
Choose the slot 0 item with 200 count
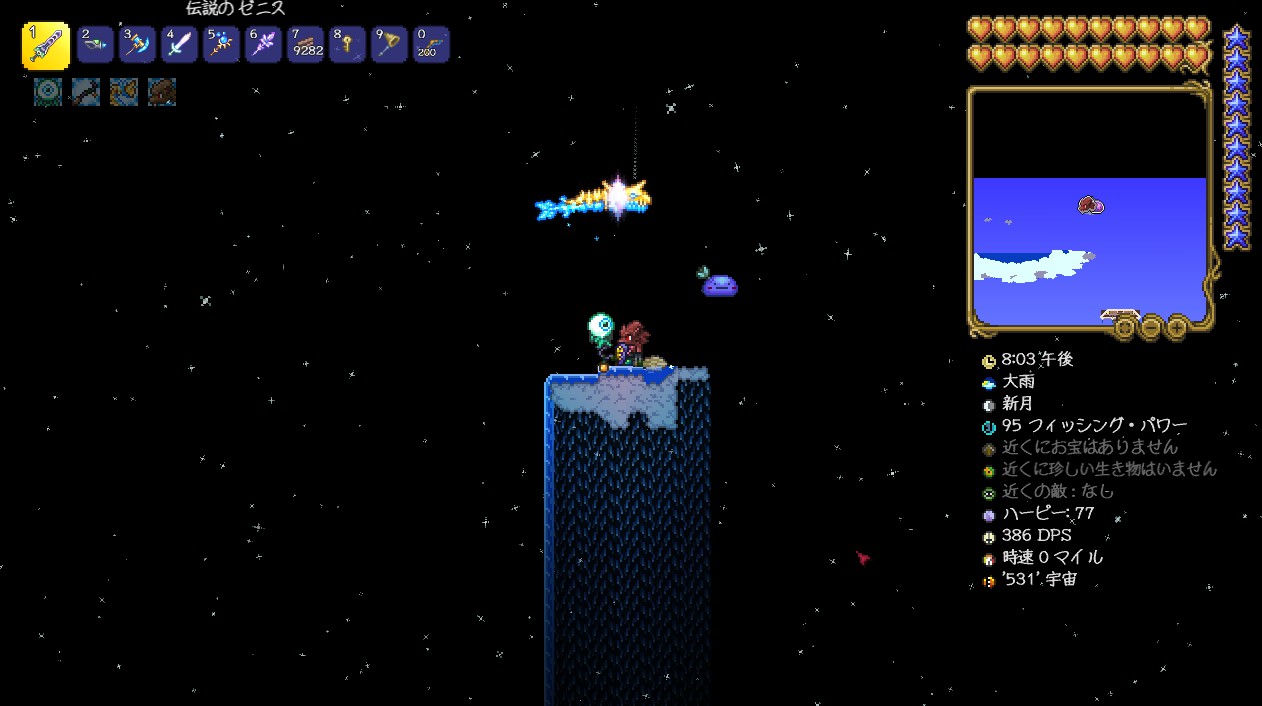pyautogui.click(x=431, y=45)
